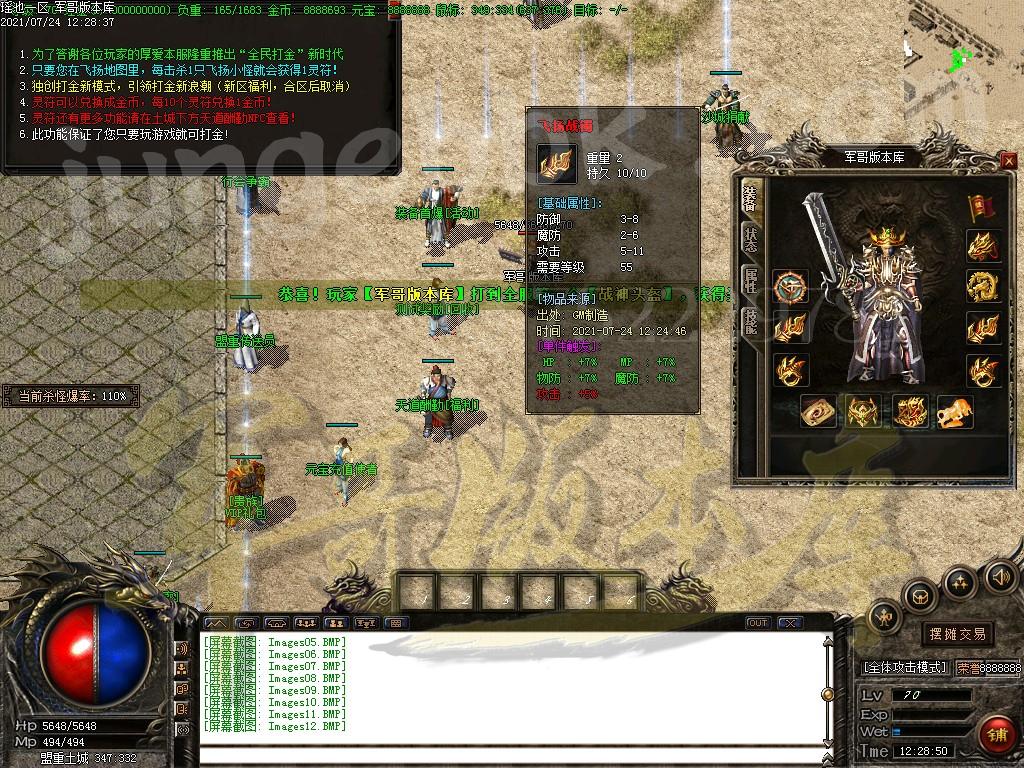
Task: Click the OUT button above chat
Action: click(758, 623)
